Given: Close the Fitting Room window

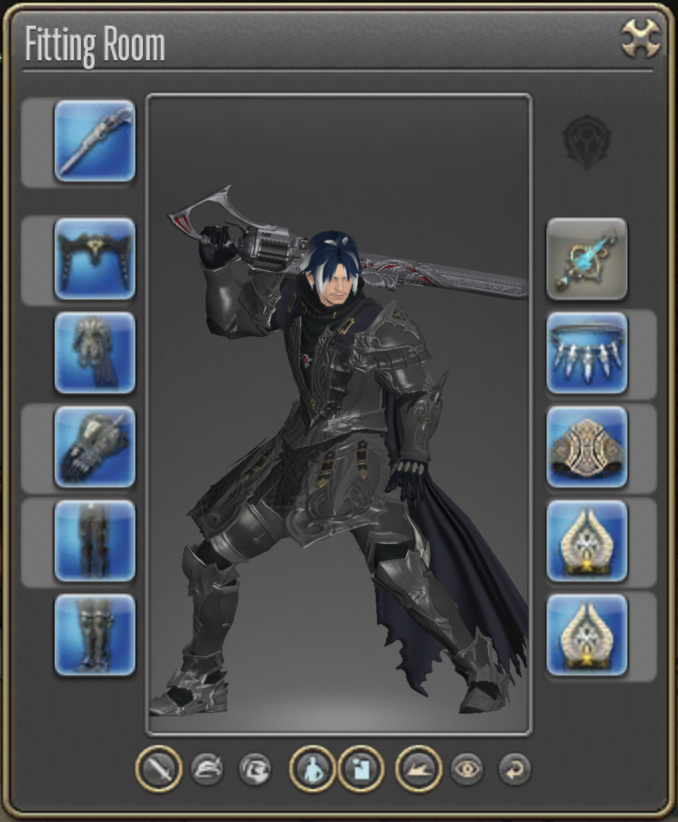Looking at the screenshot, I should [x=640, y=39].
